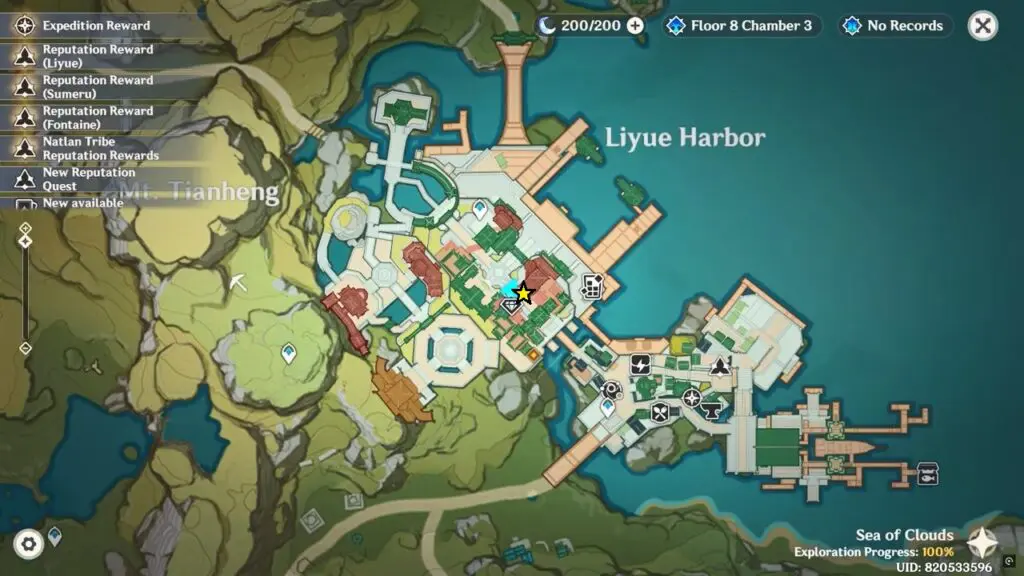The width and height of the screenshot is (1024, 576).
Task: Select the yellow star quest marker
Action: tap(524, 294)
